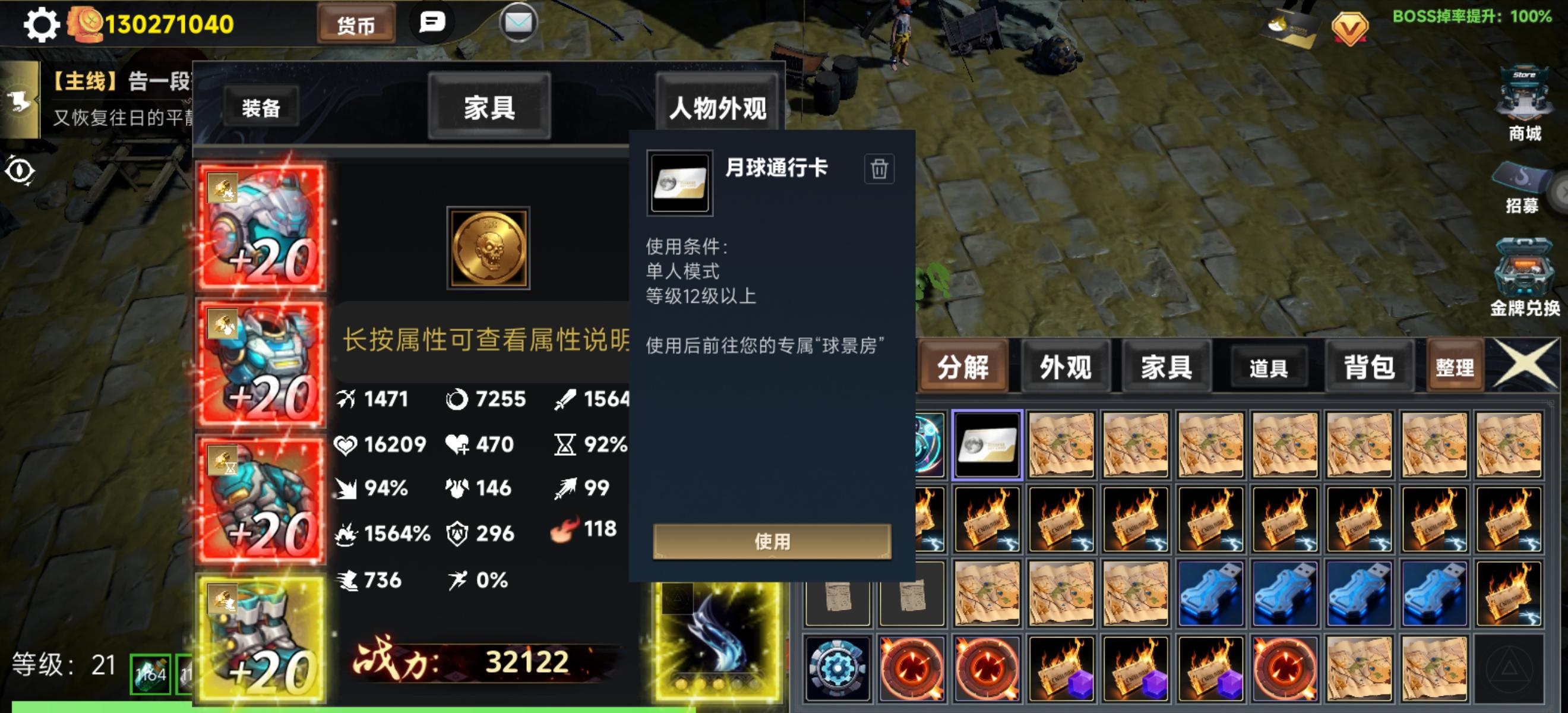Open the settings gear icon
The height and width of the screenshot is (713, 1568).
(42, 24)
